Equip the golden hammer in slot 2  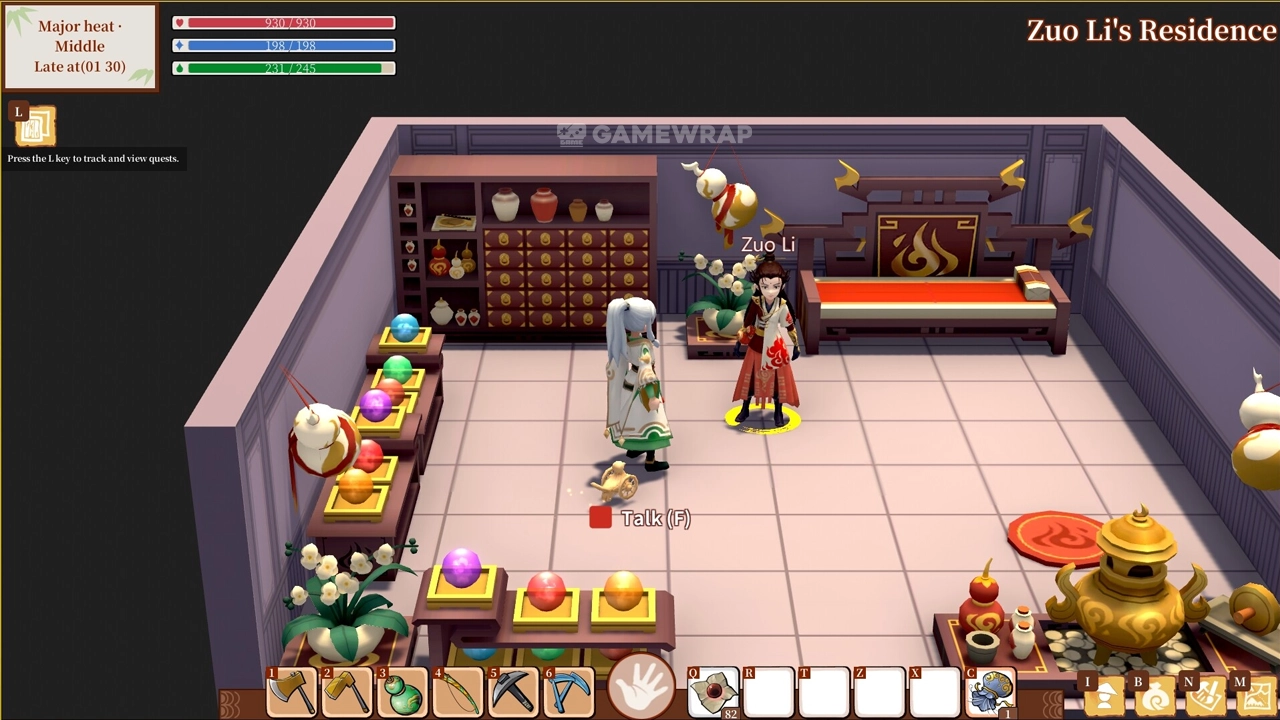347,692
